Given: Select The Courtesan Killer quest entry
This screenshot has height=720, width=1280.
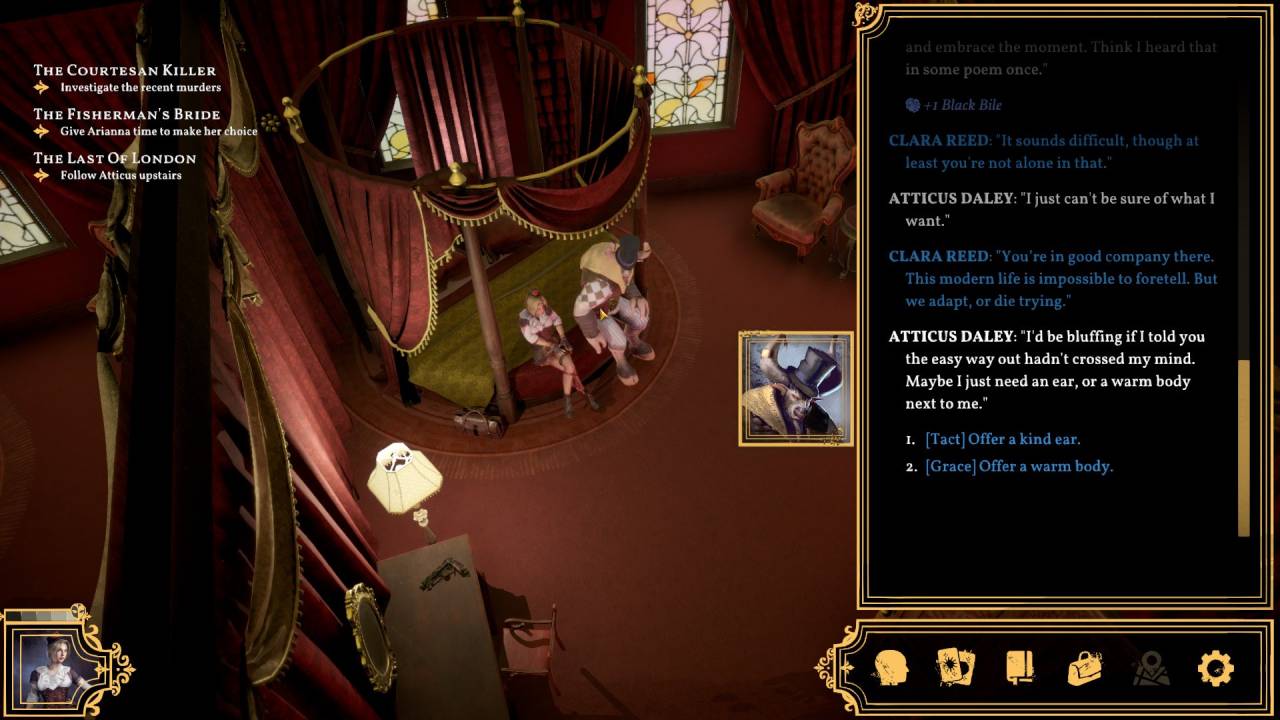Looking at the screenshot, I should point(125,70).
